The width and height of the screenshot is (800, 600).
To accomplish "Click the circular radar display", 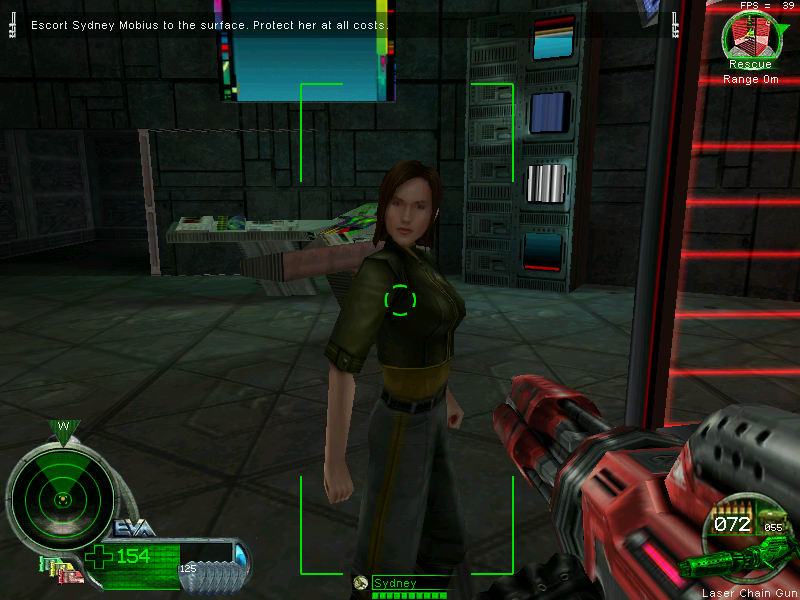I will point(62,496).
